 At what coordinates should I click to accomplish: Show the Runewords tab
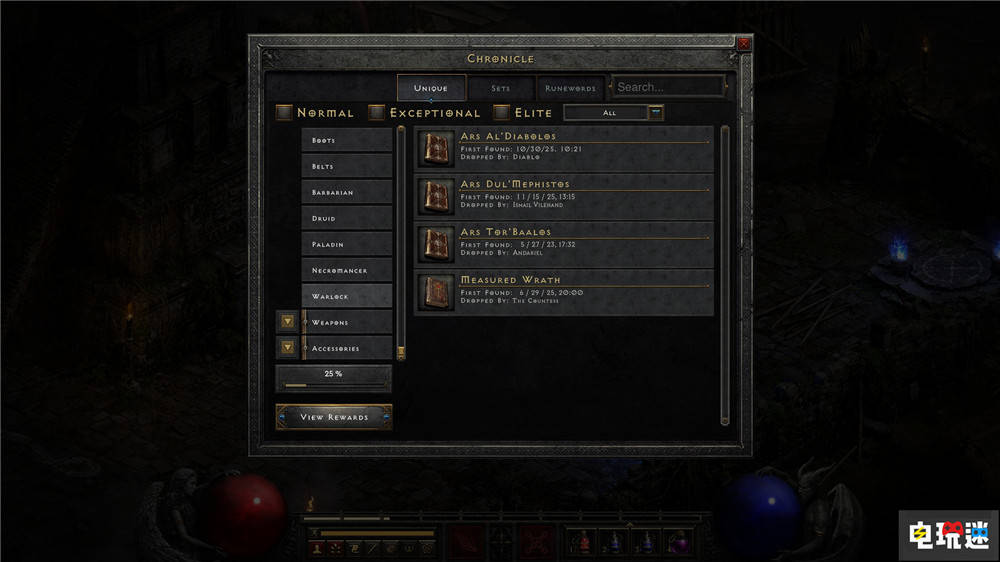pyautogui.click(x=571, y=88)
